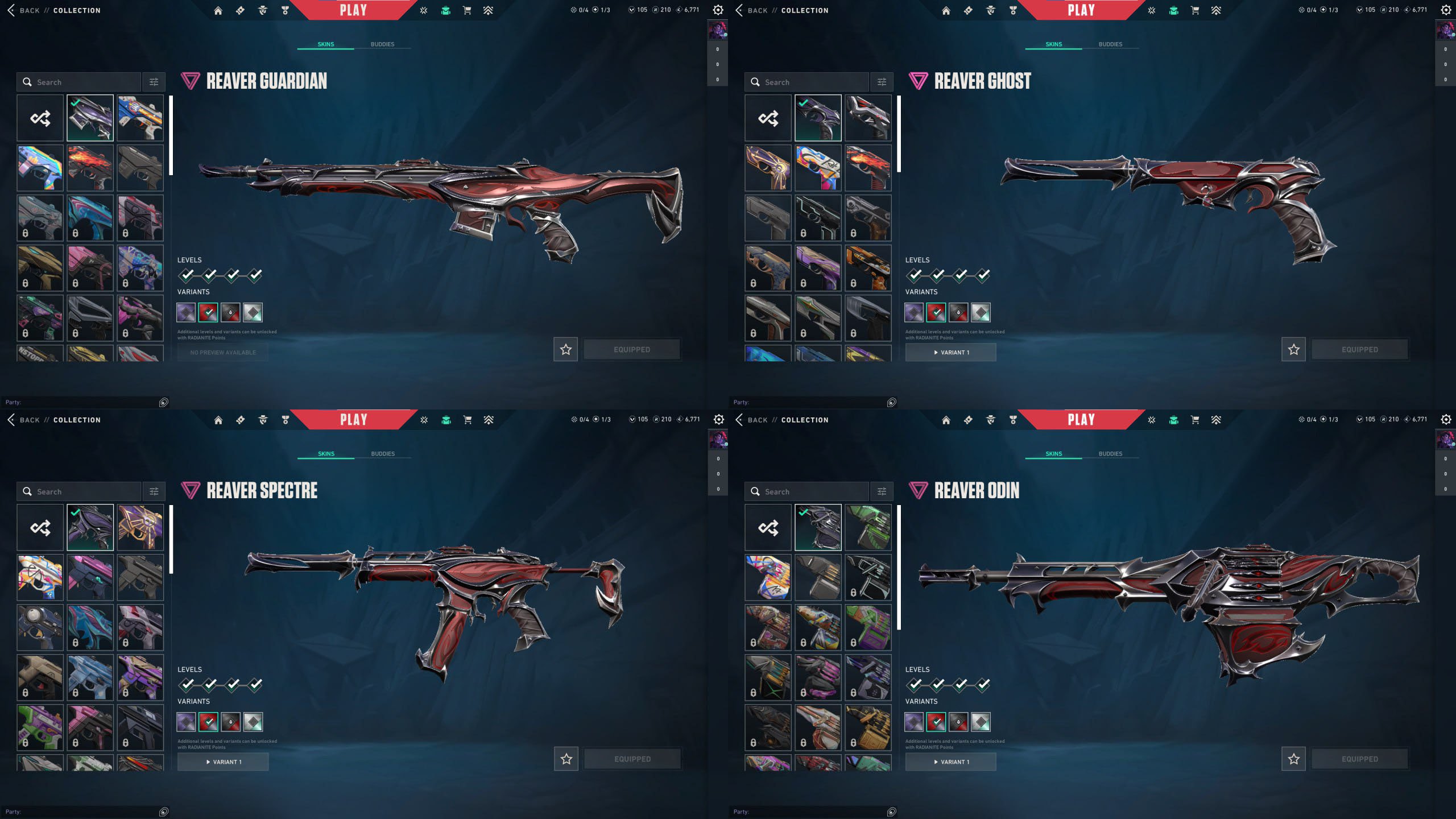
Task: Open the Battlepass ticket icon
Action: tap(239, 10)
